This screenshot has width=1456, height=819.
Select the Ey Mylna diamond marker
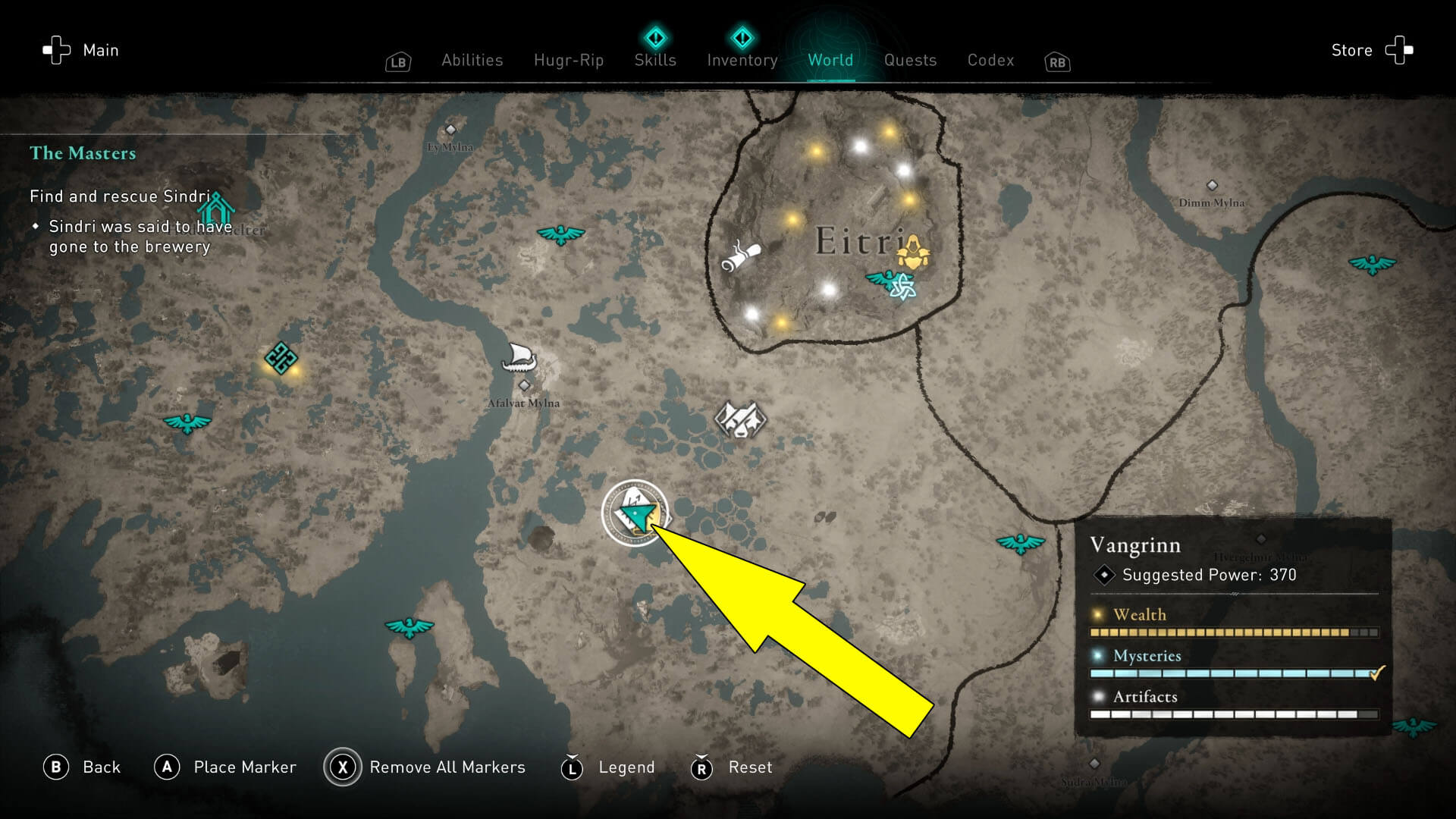click(x=450, y=130)
